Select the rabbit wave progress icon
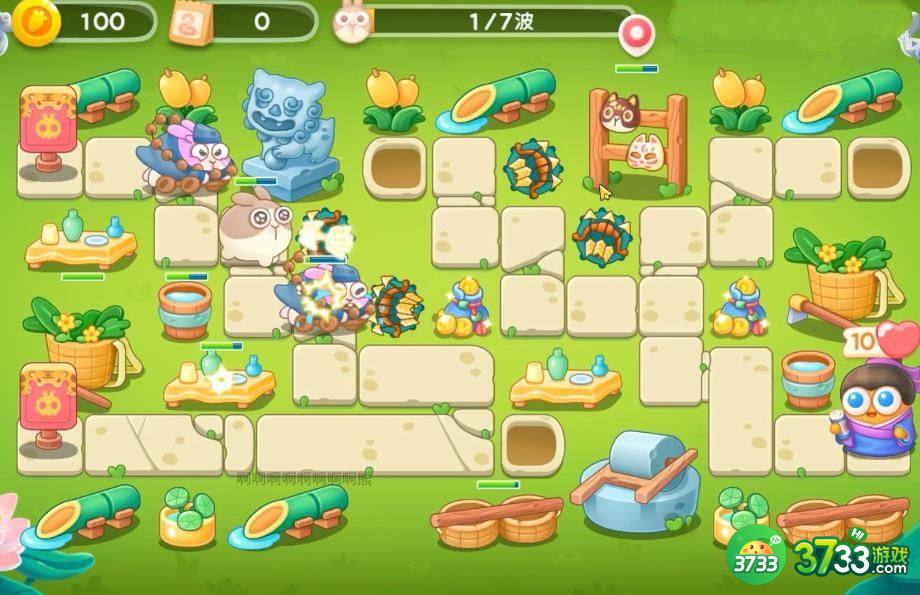920x595 pixels. (350, 21)
